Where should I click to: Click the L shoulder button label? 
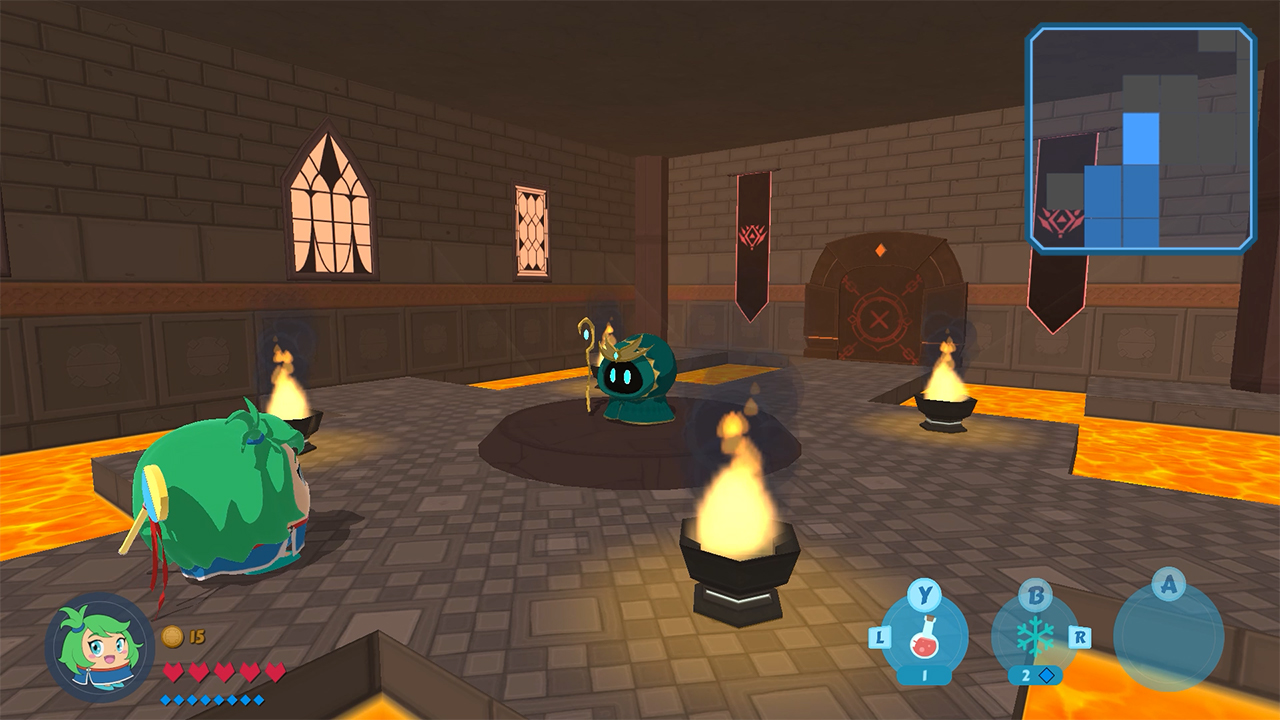[x=879, y=637]
